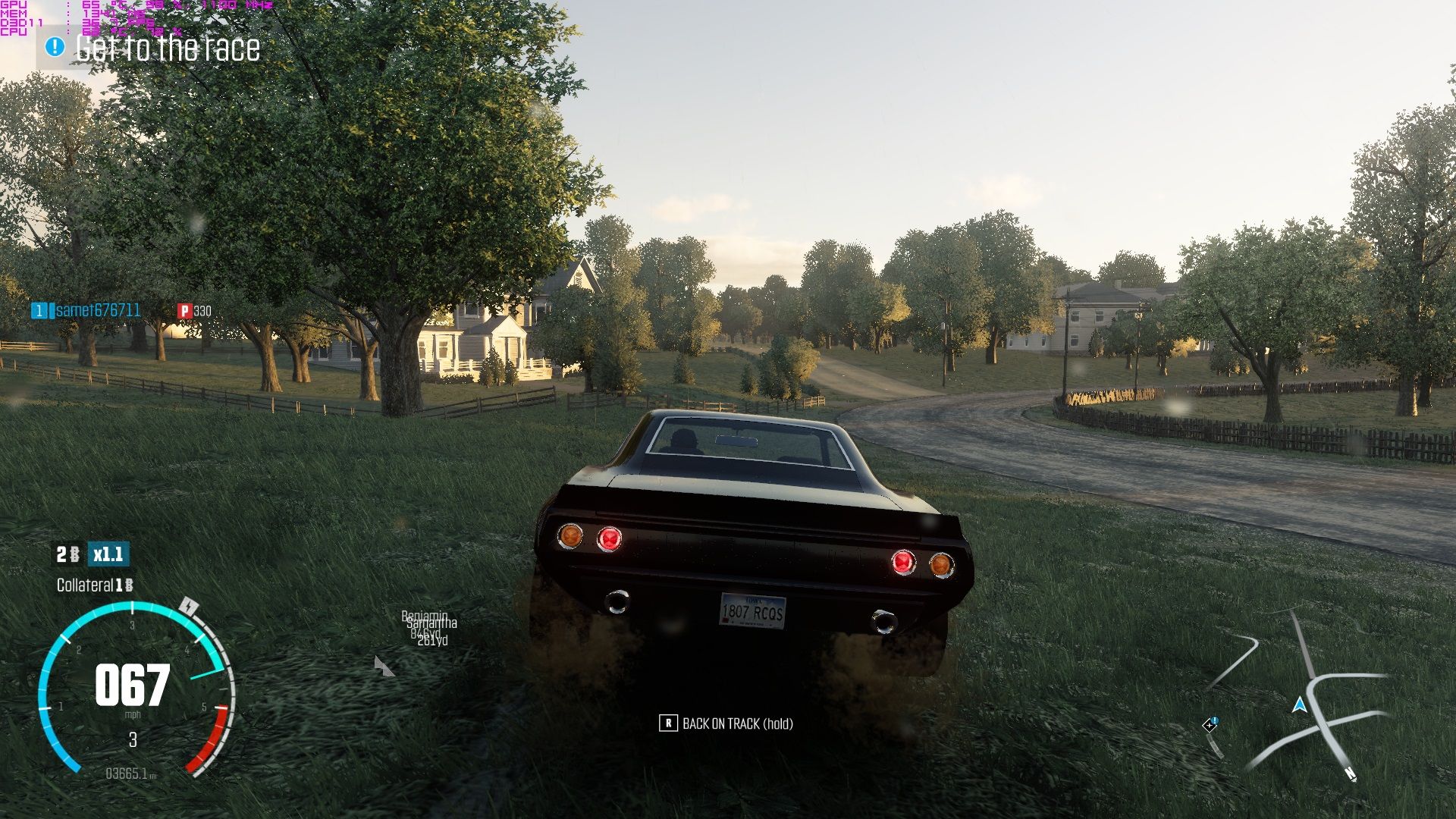Select the mission diamond marker on the minimap
The height and width of the screenshot is (819, 1456).
pos(1211,725)
